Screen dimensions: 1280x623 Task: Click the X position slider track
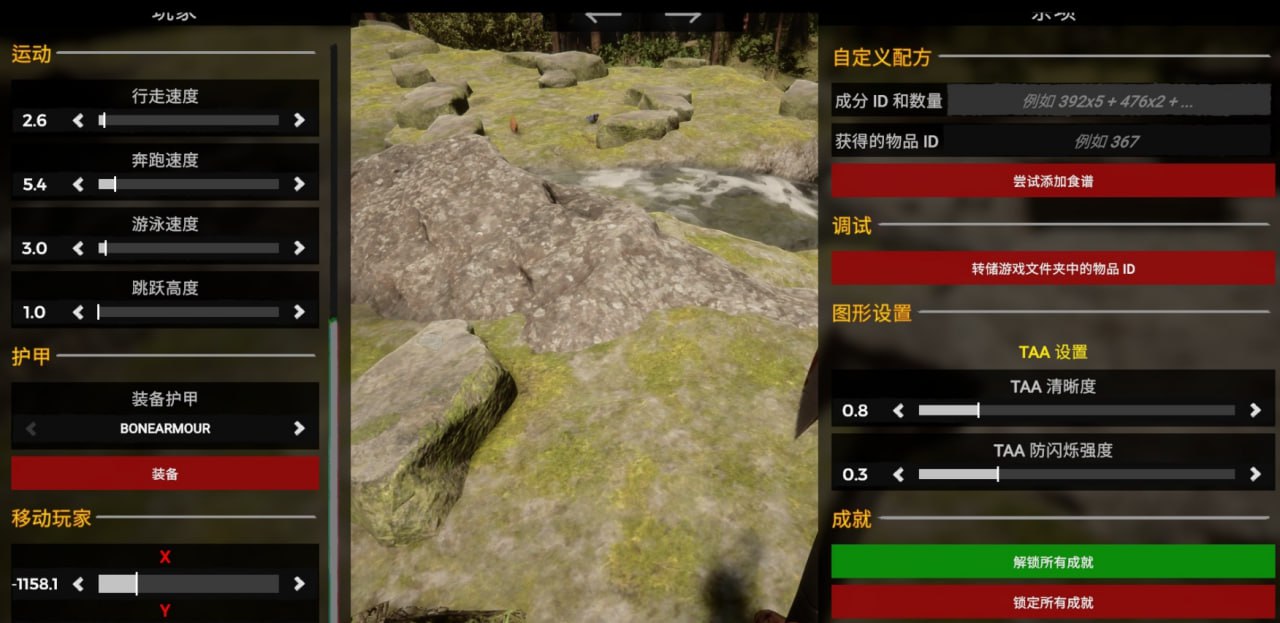188,584
